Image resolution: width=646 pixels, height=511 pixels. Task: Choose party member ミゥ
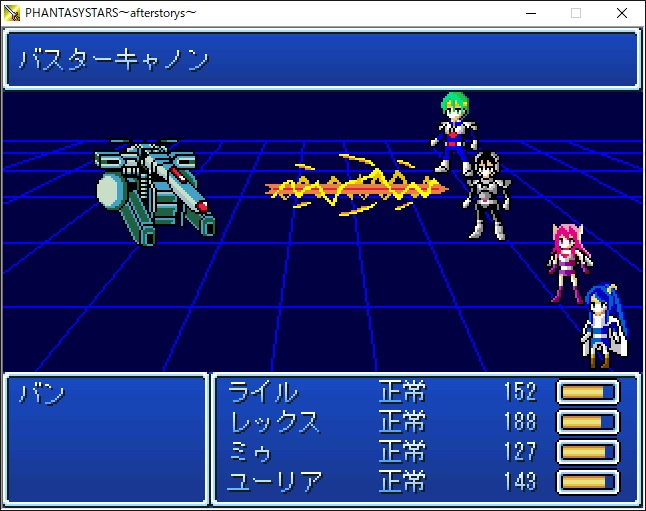coord(251,452)
